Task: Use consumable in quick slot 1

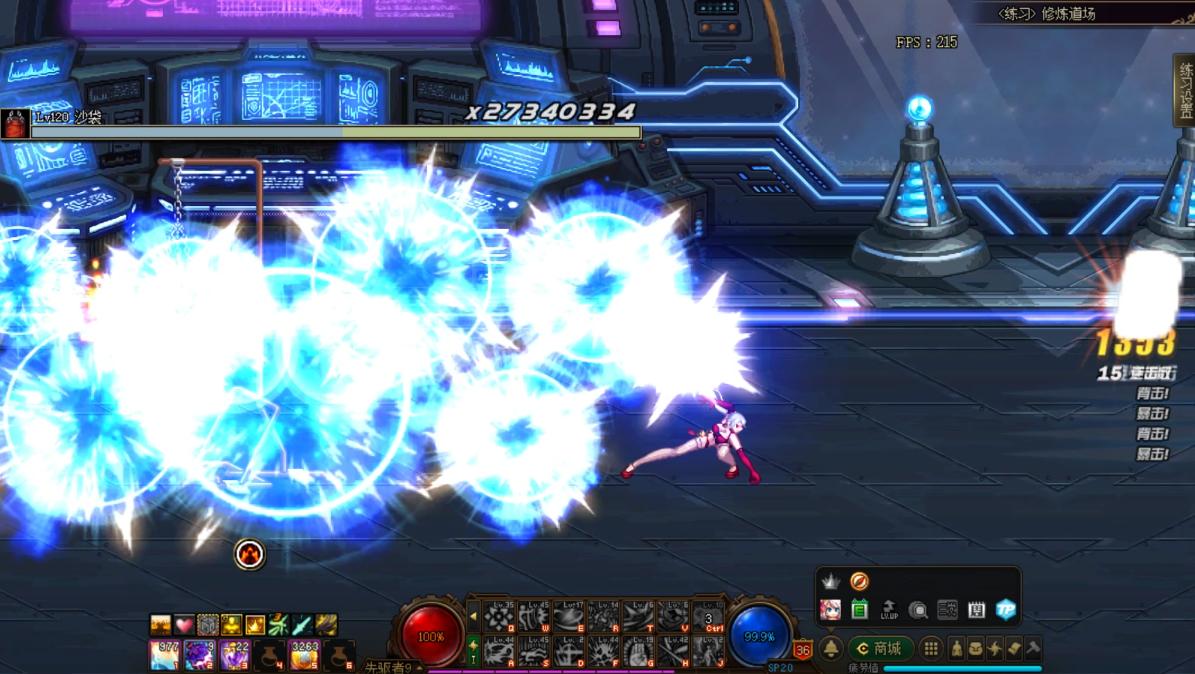Action: [x=164, y=655]
